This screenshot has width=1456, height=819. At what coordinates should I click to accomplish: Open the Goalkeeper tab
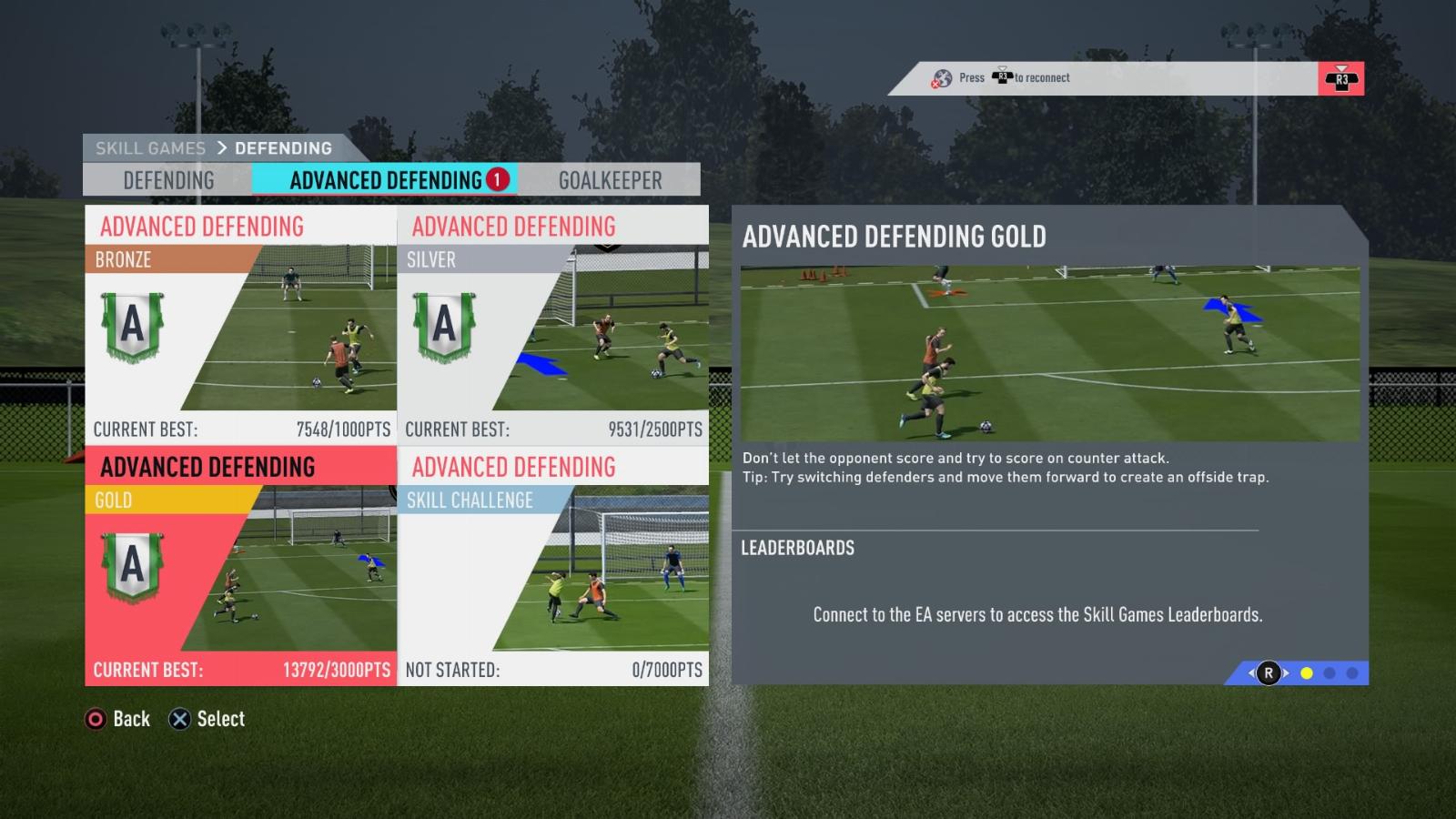point(610,180)
